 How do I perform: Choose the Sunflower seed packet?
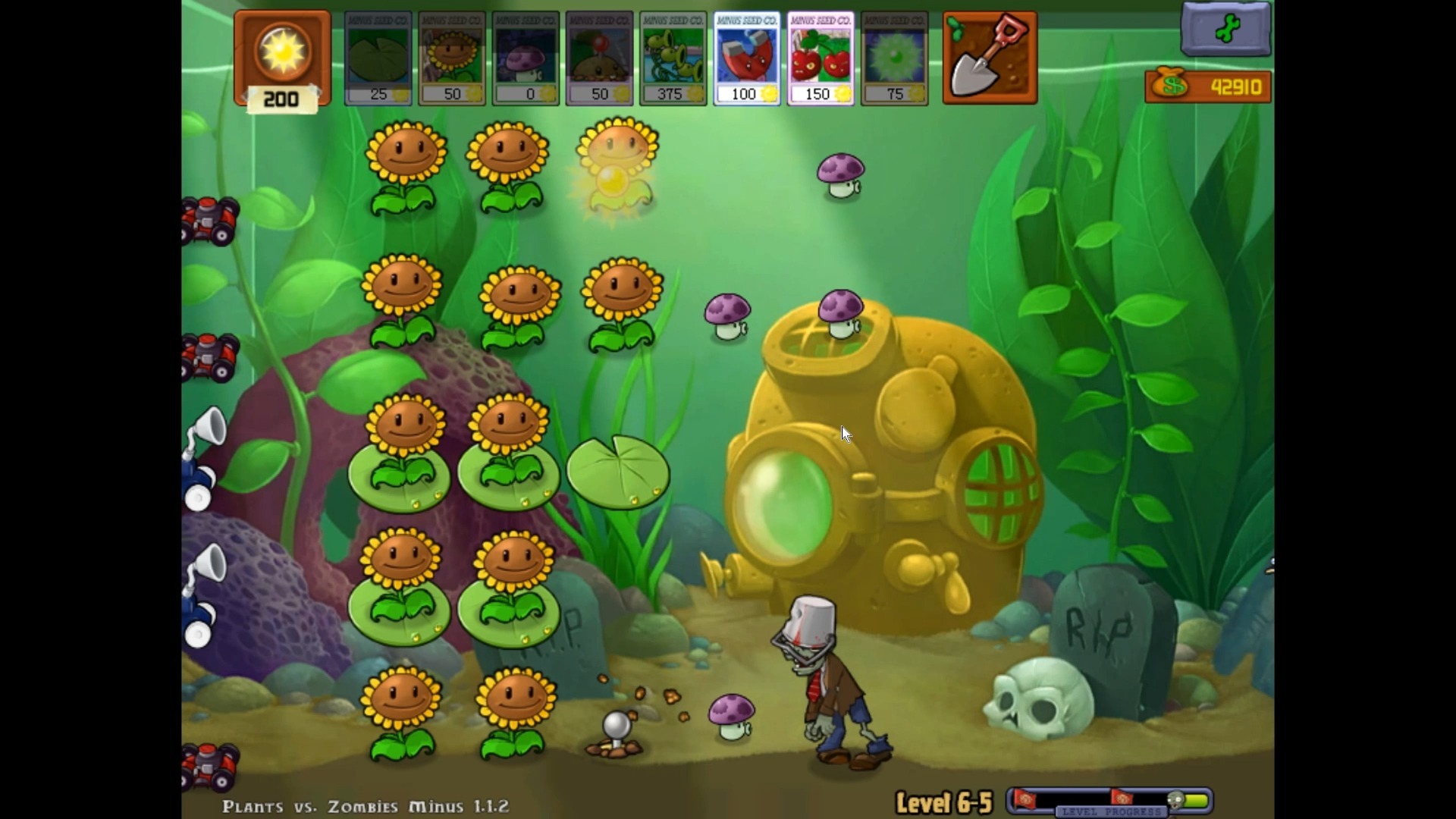pos(452,58)
